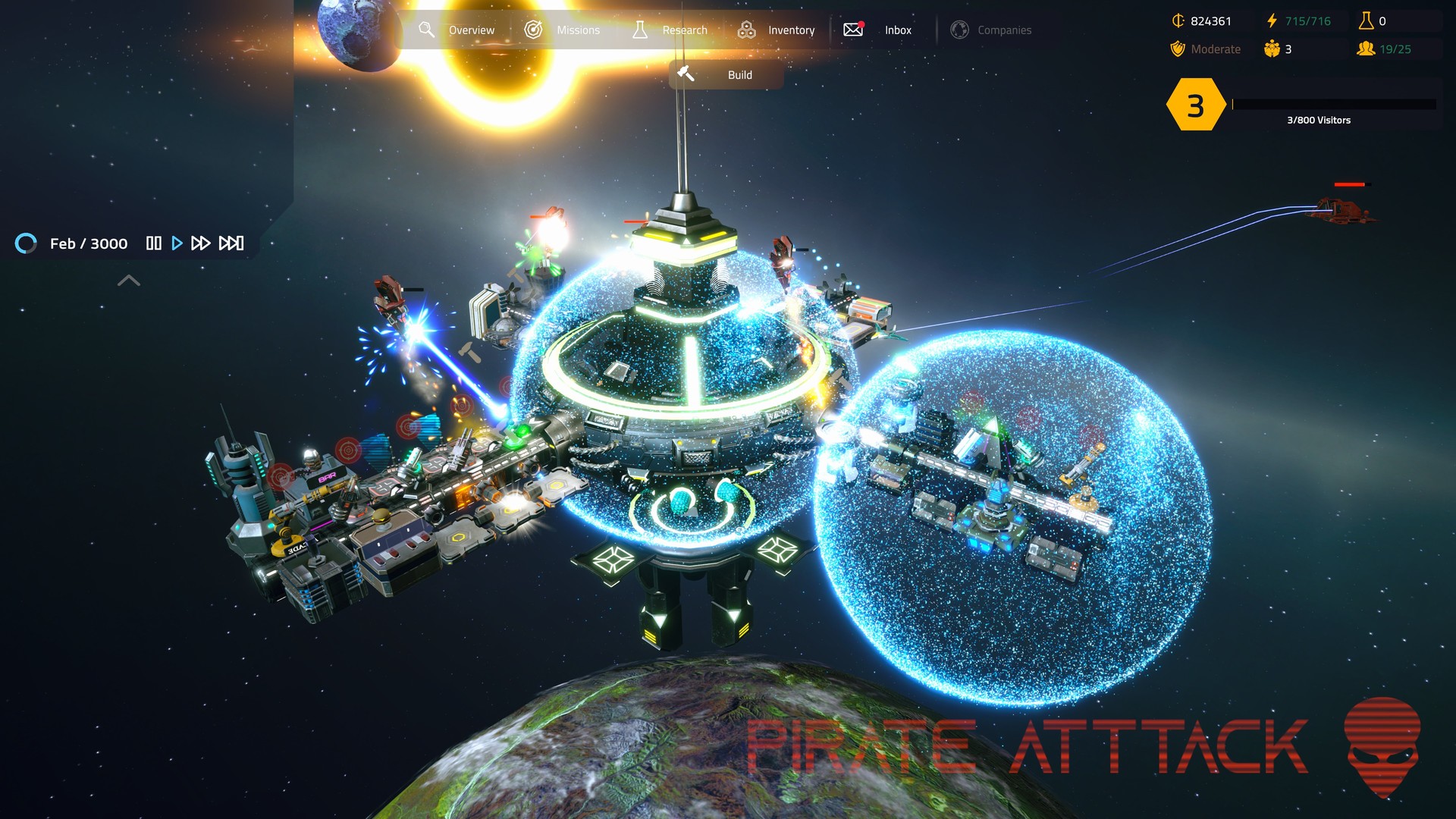Click the 19/25 crew counter
The height and width of the screenshot is (819, 1456).
pos(1392,49)
